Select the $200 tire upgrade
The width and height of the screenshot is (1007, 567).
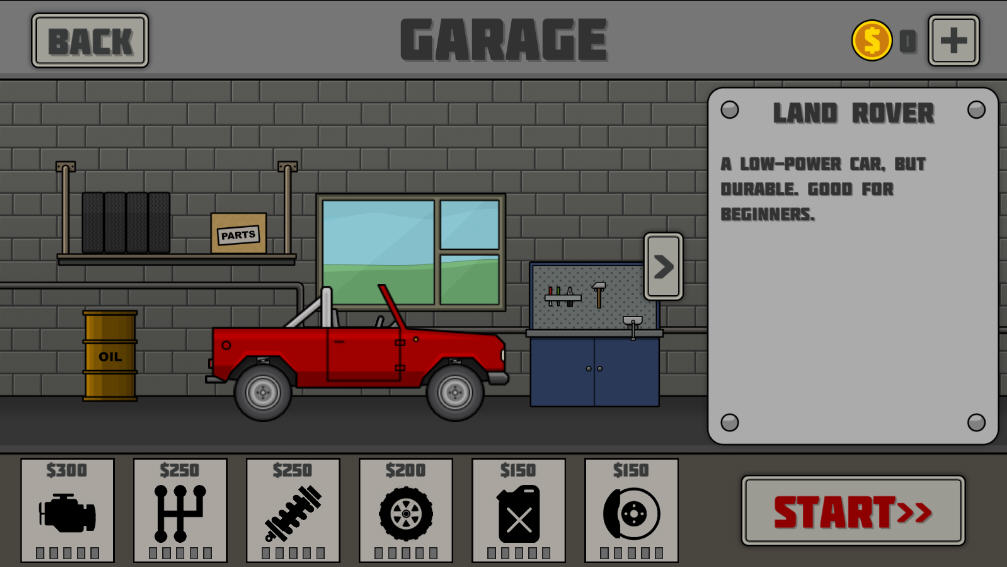point(406,510)
